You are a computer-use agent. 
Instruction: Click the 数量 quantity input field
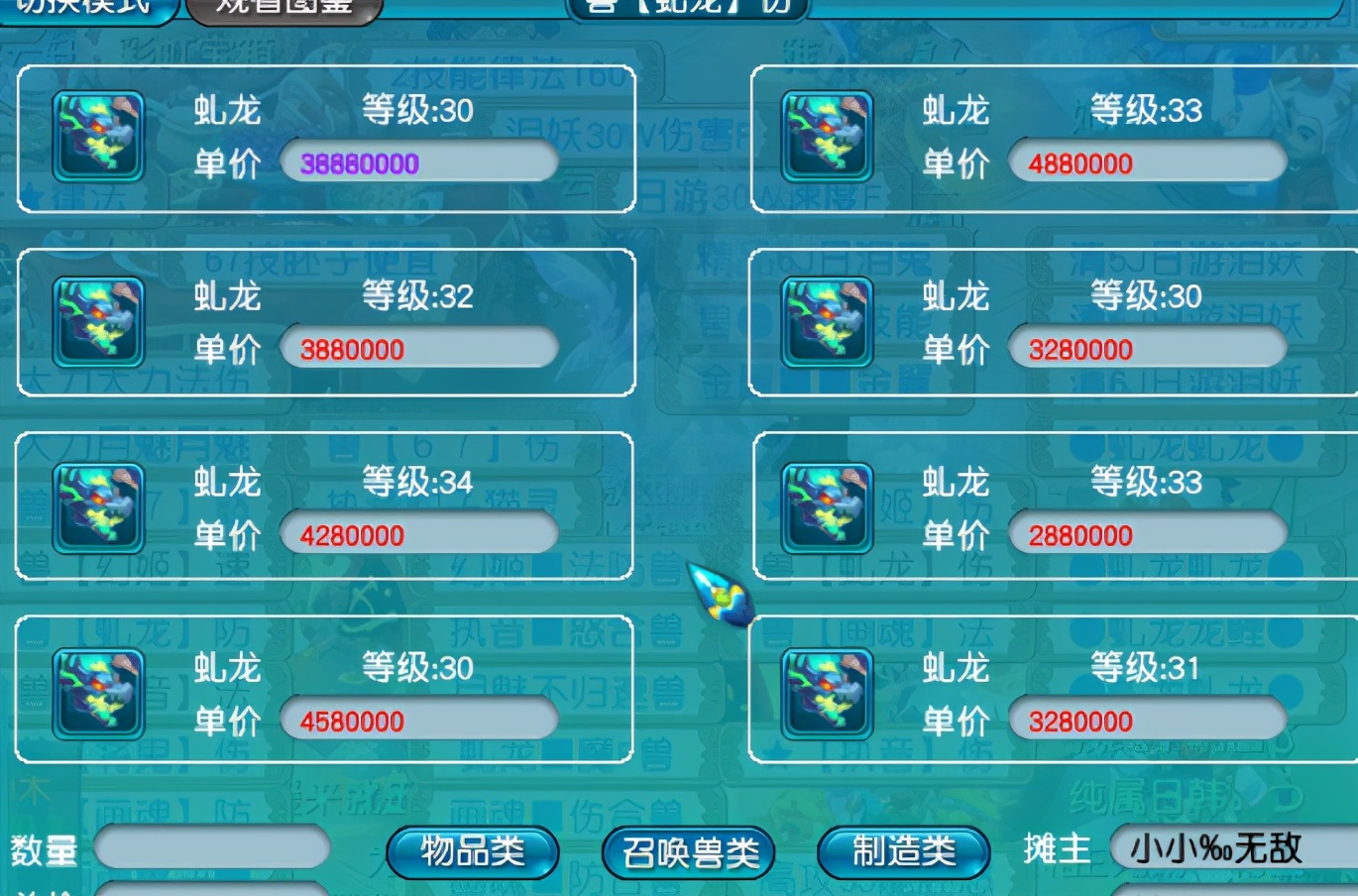coord(213,850)
